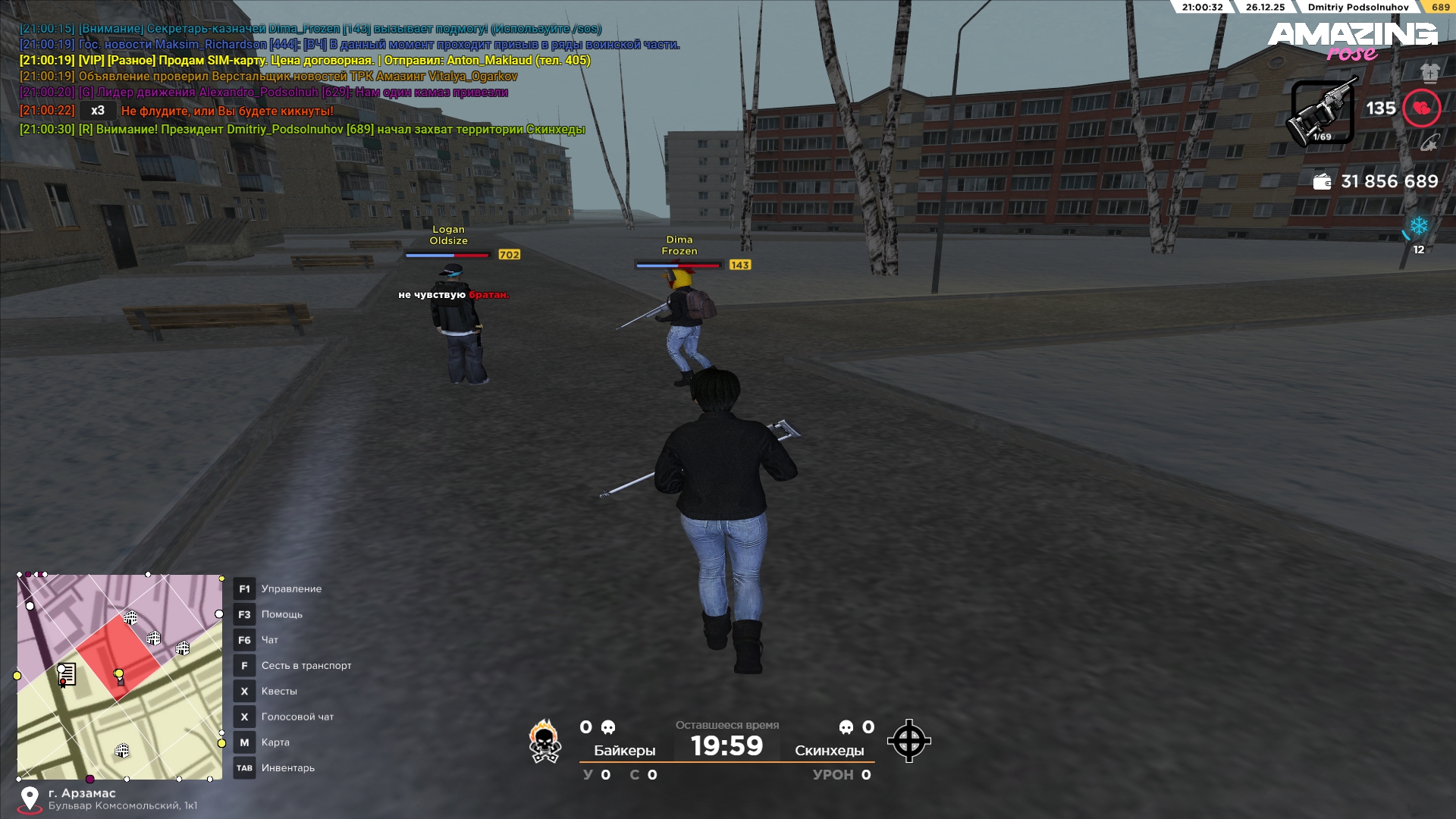Click the satellite dish icon
1456x819 pixels.
pyautogui.click(x=1429, y=143)
